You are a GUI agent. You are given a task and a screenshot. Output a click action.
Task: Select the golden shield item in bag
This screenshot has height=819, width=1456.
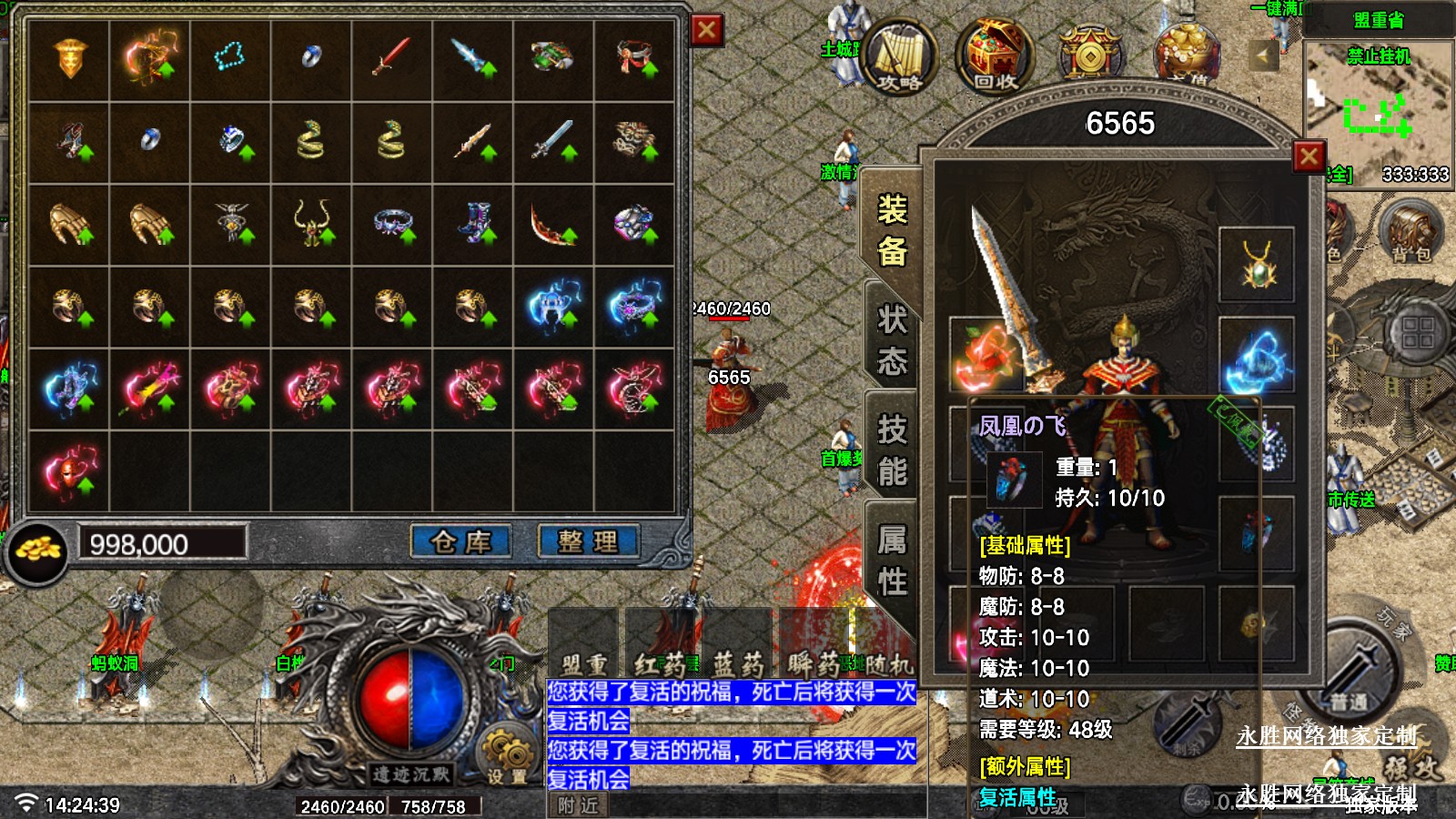(69, 59)
